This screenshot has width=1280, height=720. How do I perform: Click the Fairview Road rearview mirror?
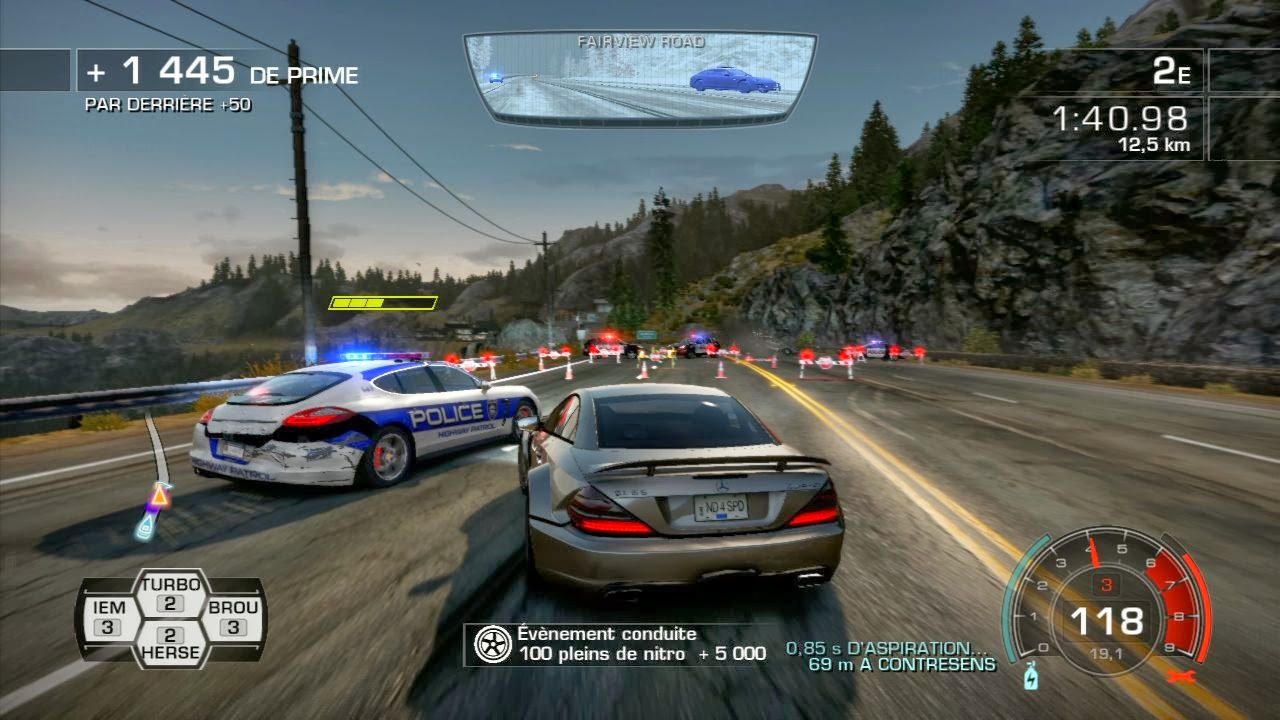pos(640,78)
